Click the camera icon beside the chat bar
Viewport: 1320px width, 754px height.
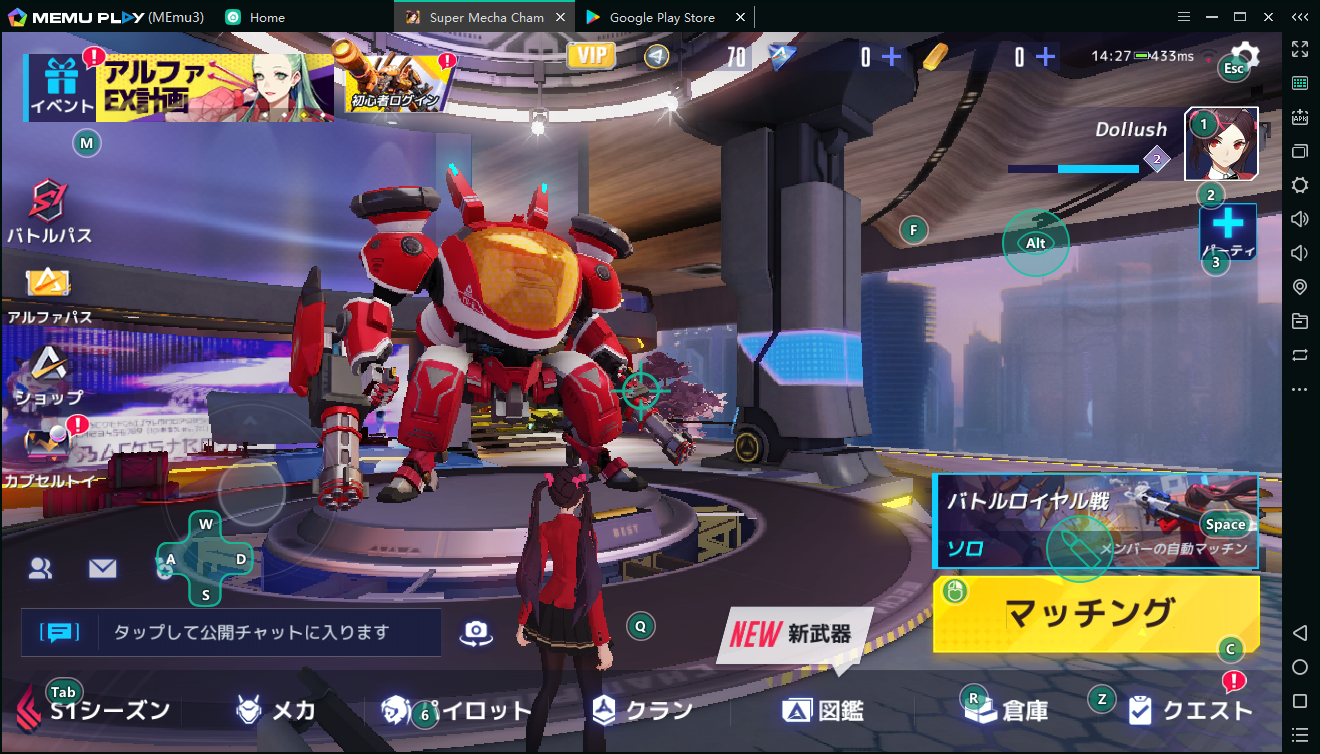476,631
